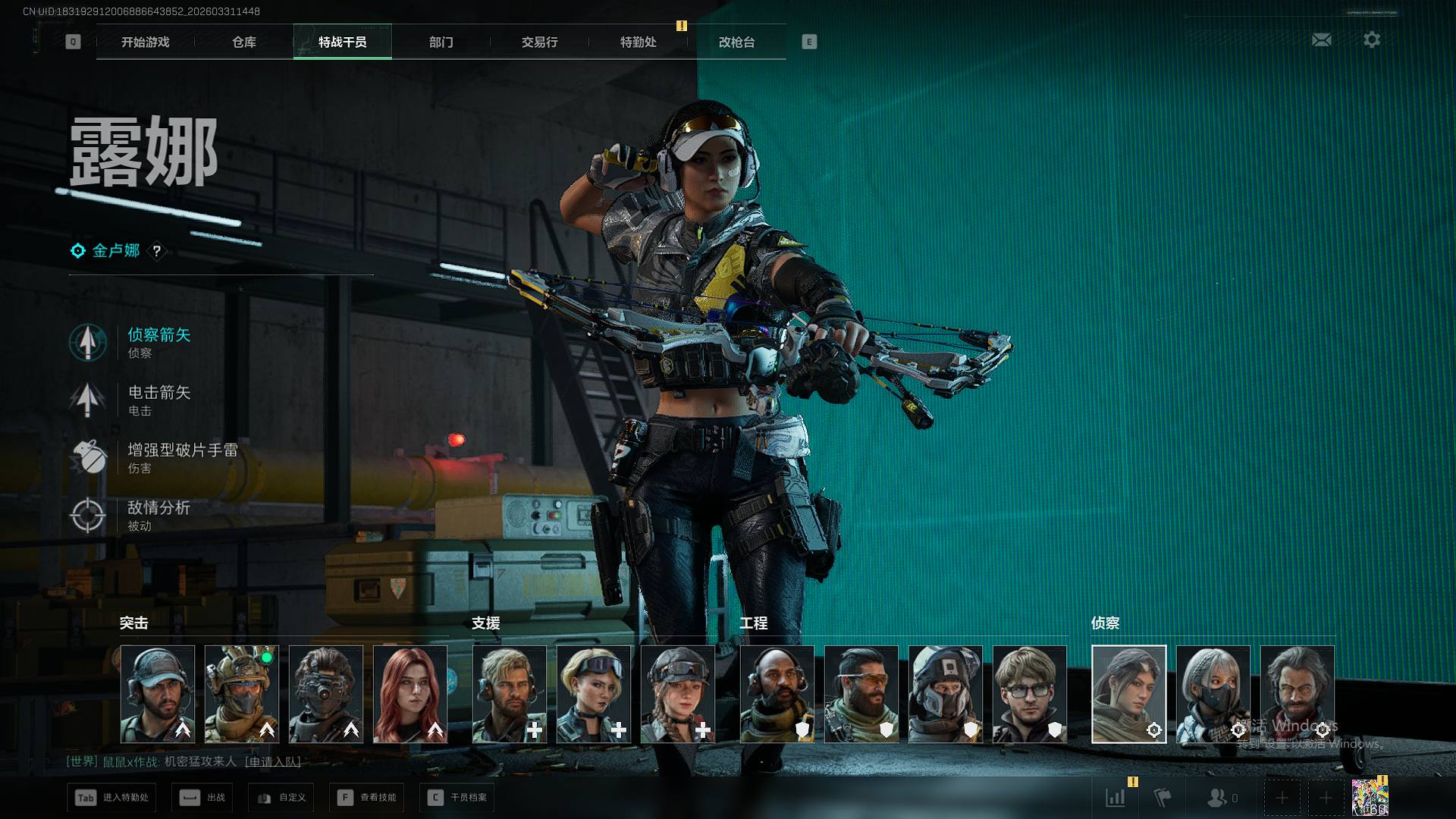Choose the support operator wearing goggles
This screenshot has height=819, width=1456.
(x=593, y=694)
